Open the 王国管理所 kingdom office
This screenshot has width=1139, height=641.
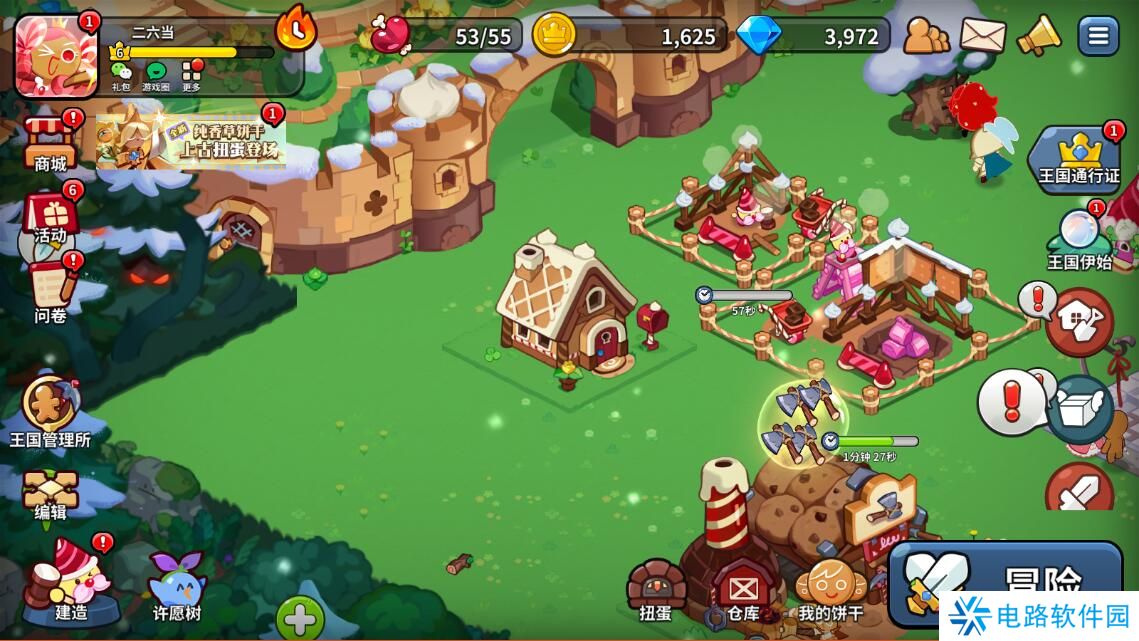(x=50, y=410)
